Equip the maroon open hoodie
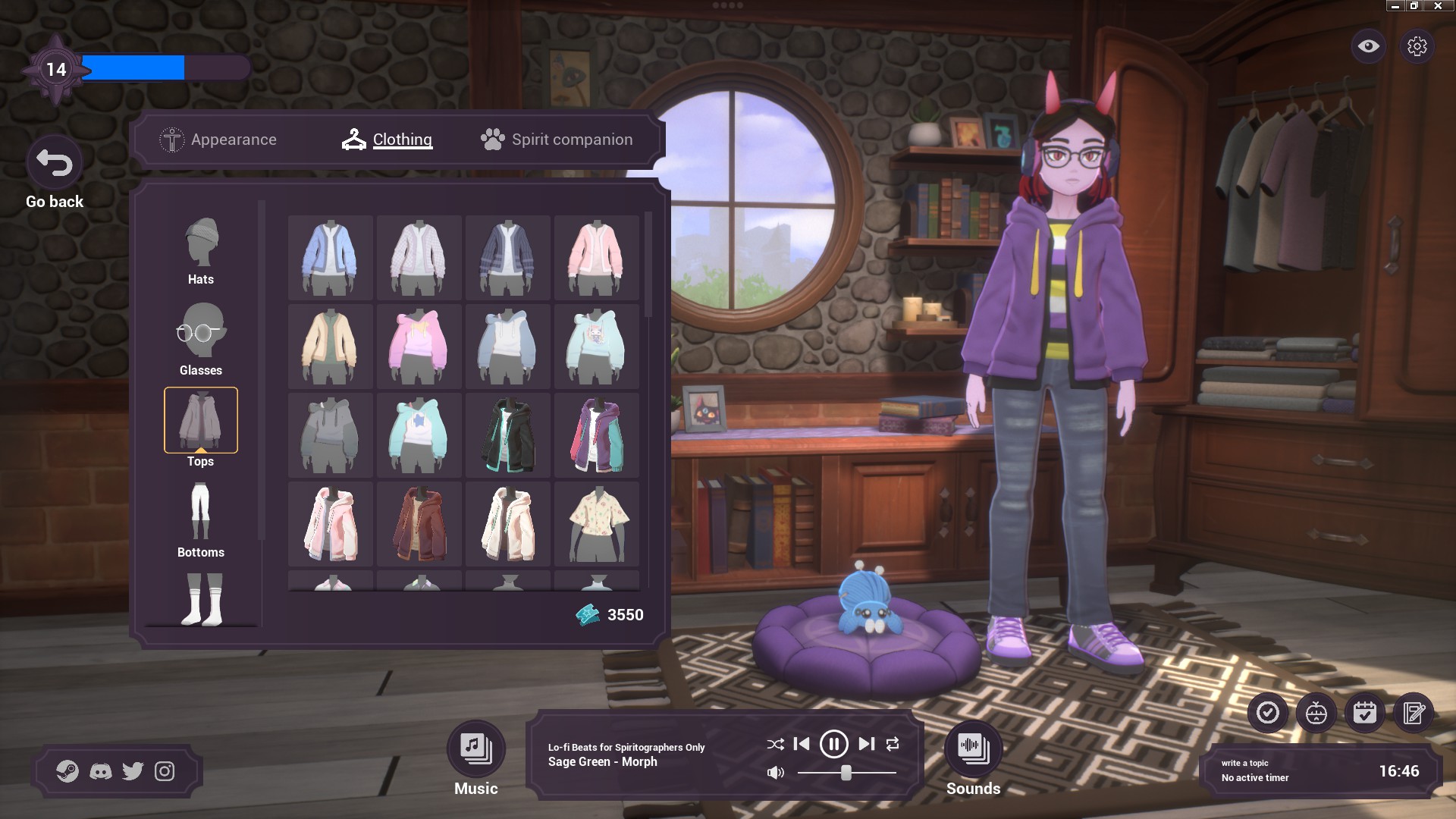This screenshot has width=1456, height=819. point(419,524)
